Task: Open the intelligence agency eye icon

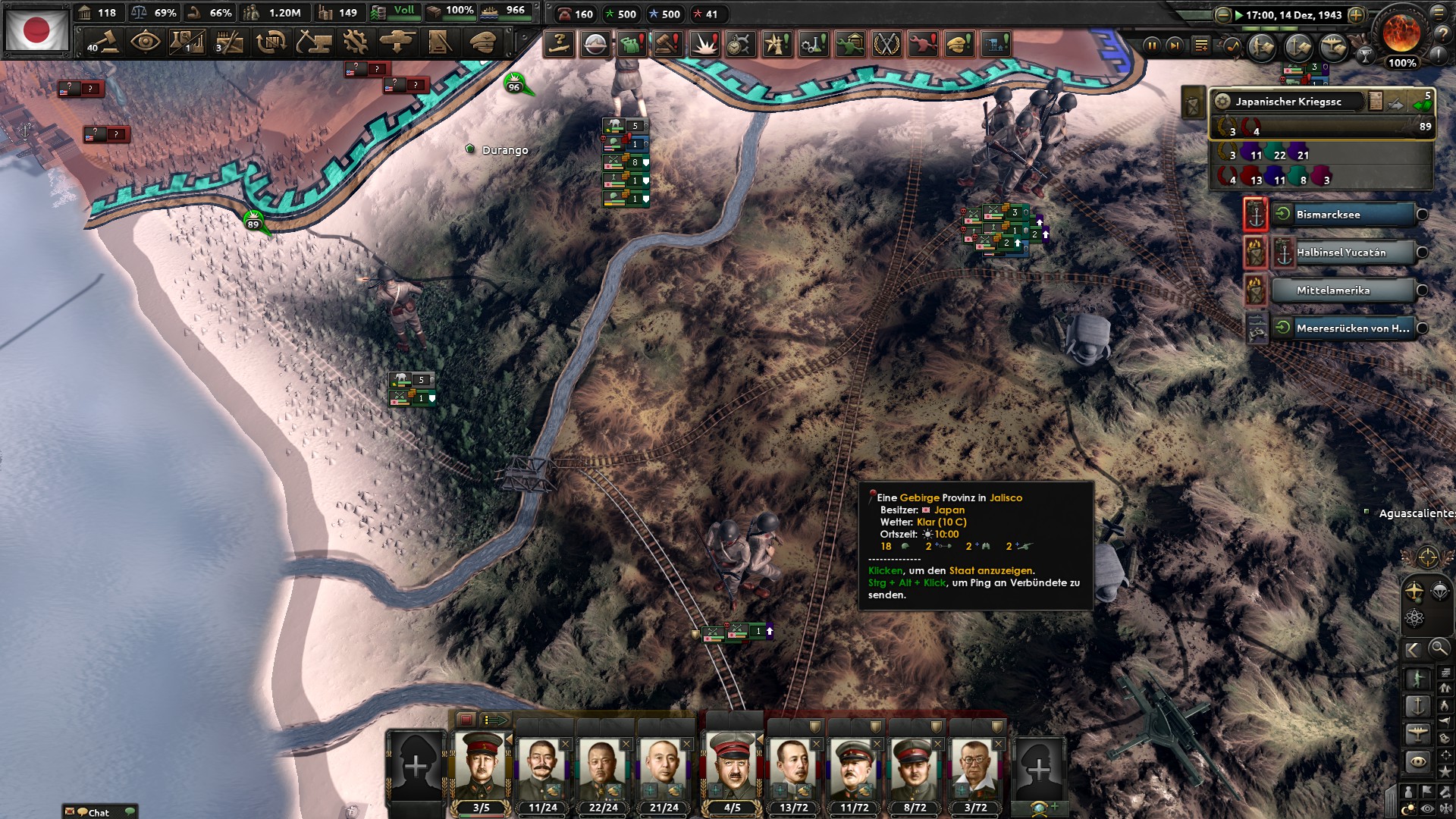Action: point(146,42)
